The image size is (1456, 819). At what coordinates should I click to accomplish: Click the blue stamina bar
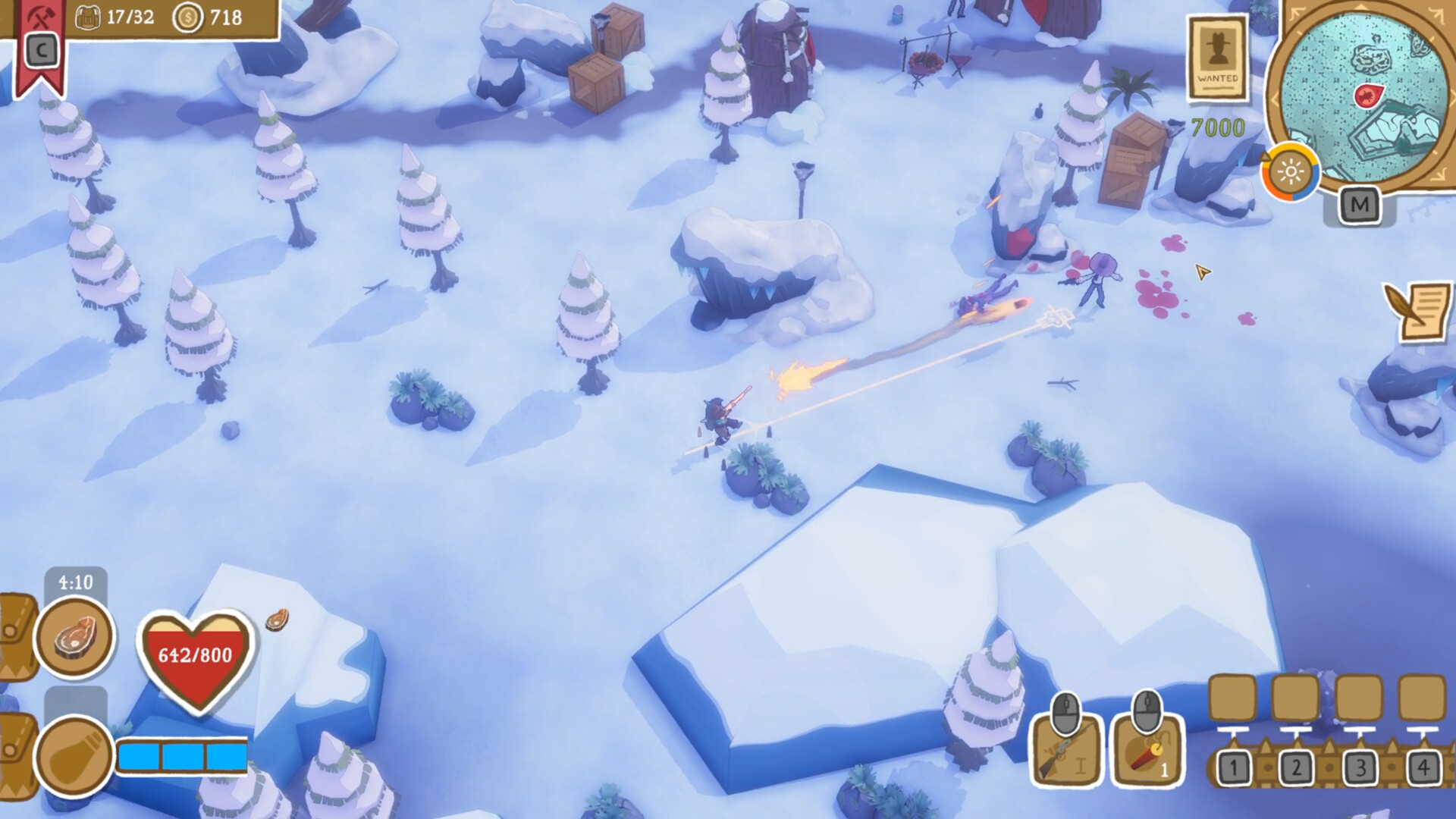click(182, 756)
